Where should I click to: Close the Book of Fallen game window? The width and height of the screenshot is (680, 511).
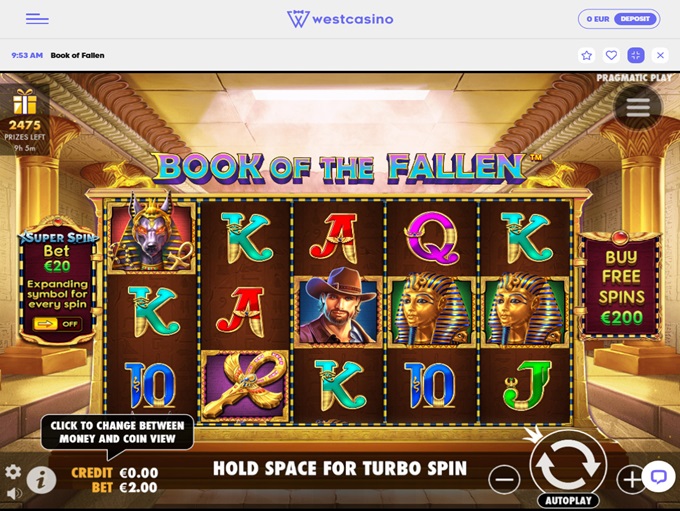coord(660,55)
